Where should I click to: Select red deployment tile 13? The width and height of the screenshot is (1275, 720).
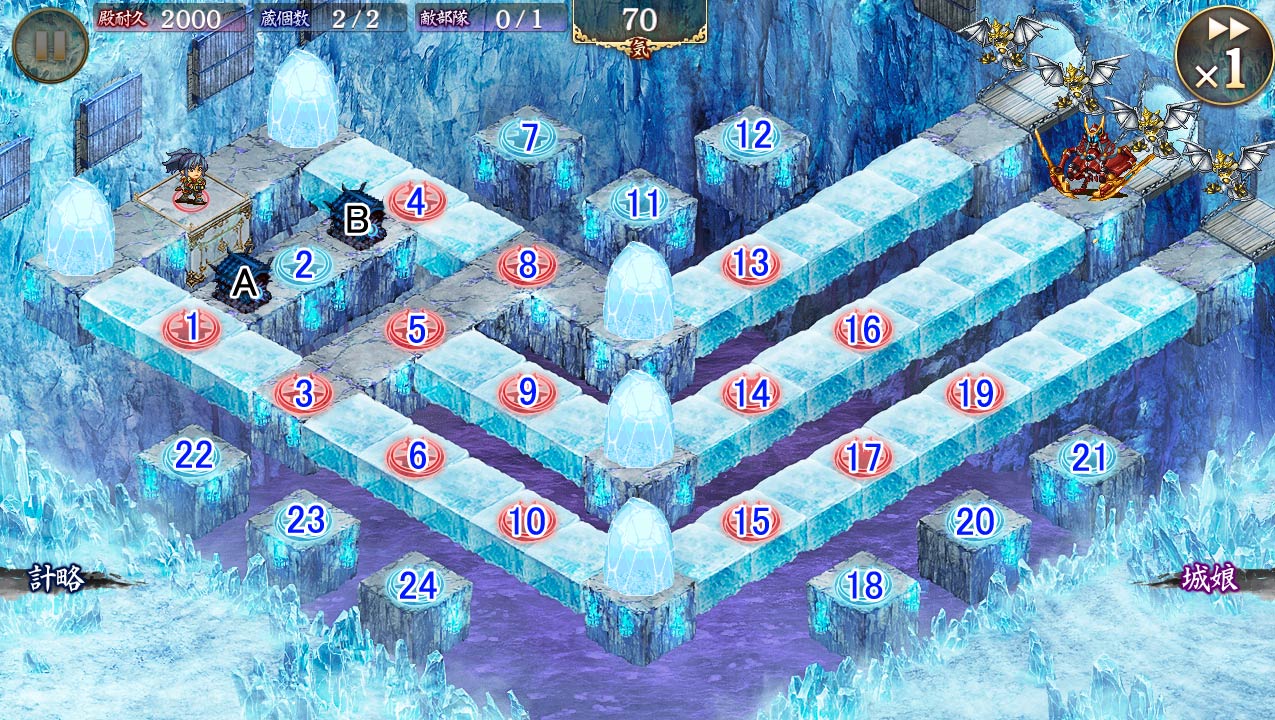[x=750, y=264]
